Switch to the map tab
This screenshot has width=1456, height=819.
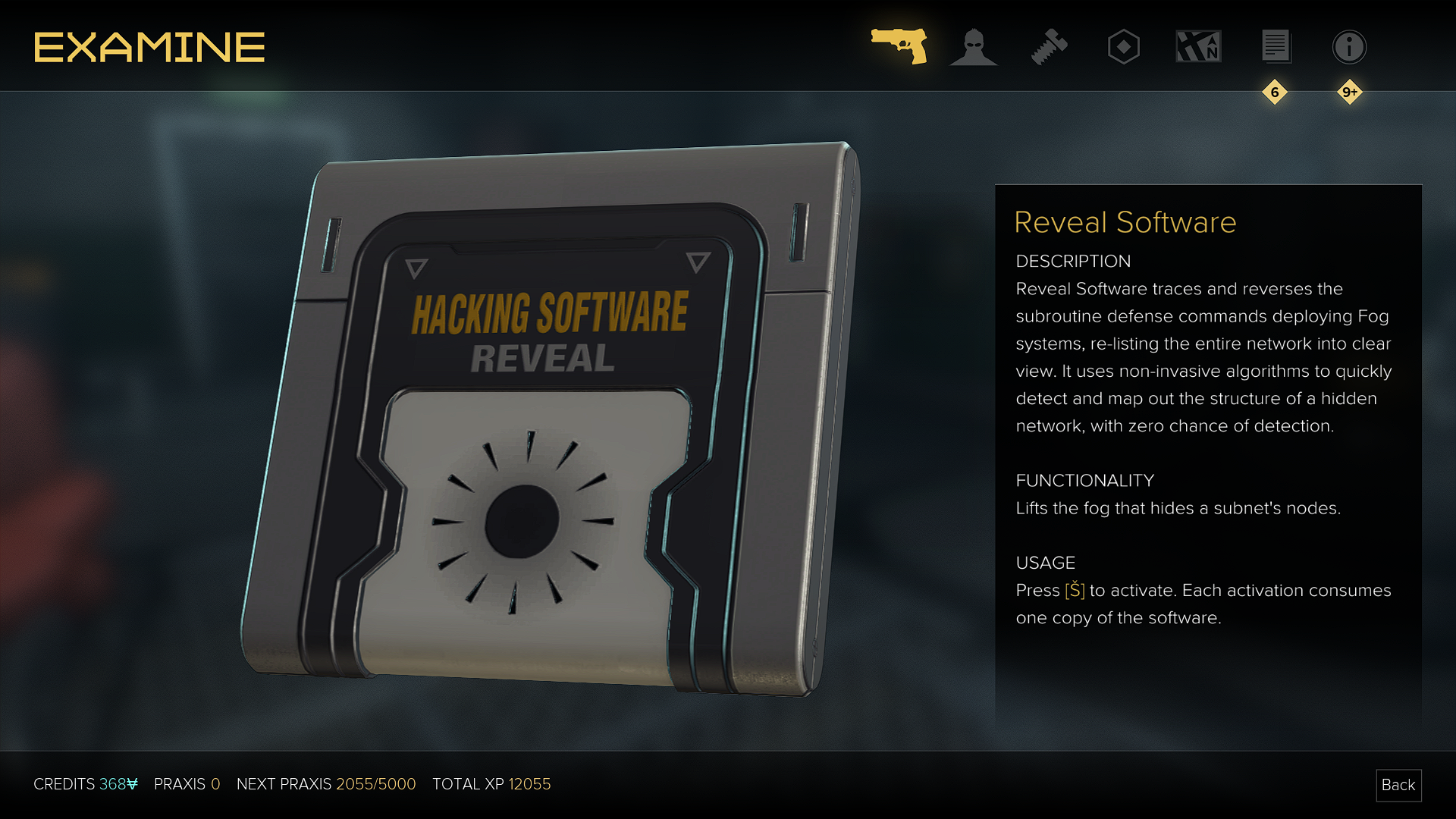pos(1198,47)
